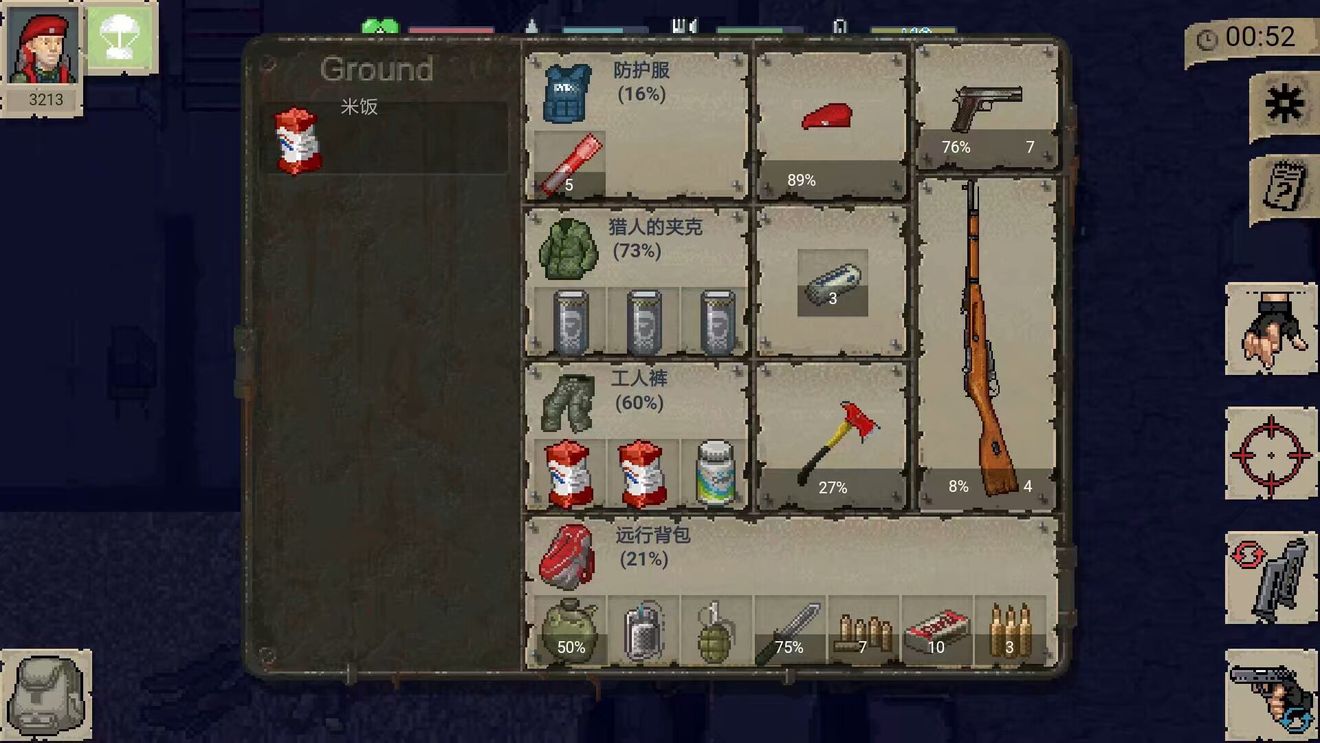Tap the shoot pistol icon at bottom right
Viewport: 1320px width, 743px height.
coord(1271,692)
